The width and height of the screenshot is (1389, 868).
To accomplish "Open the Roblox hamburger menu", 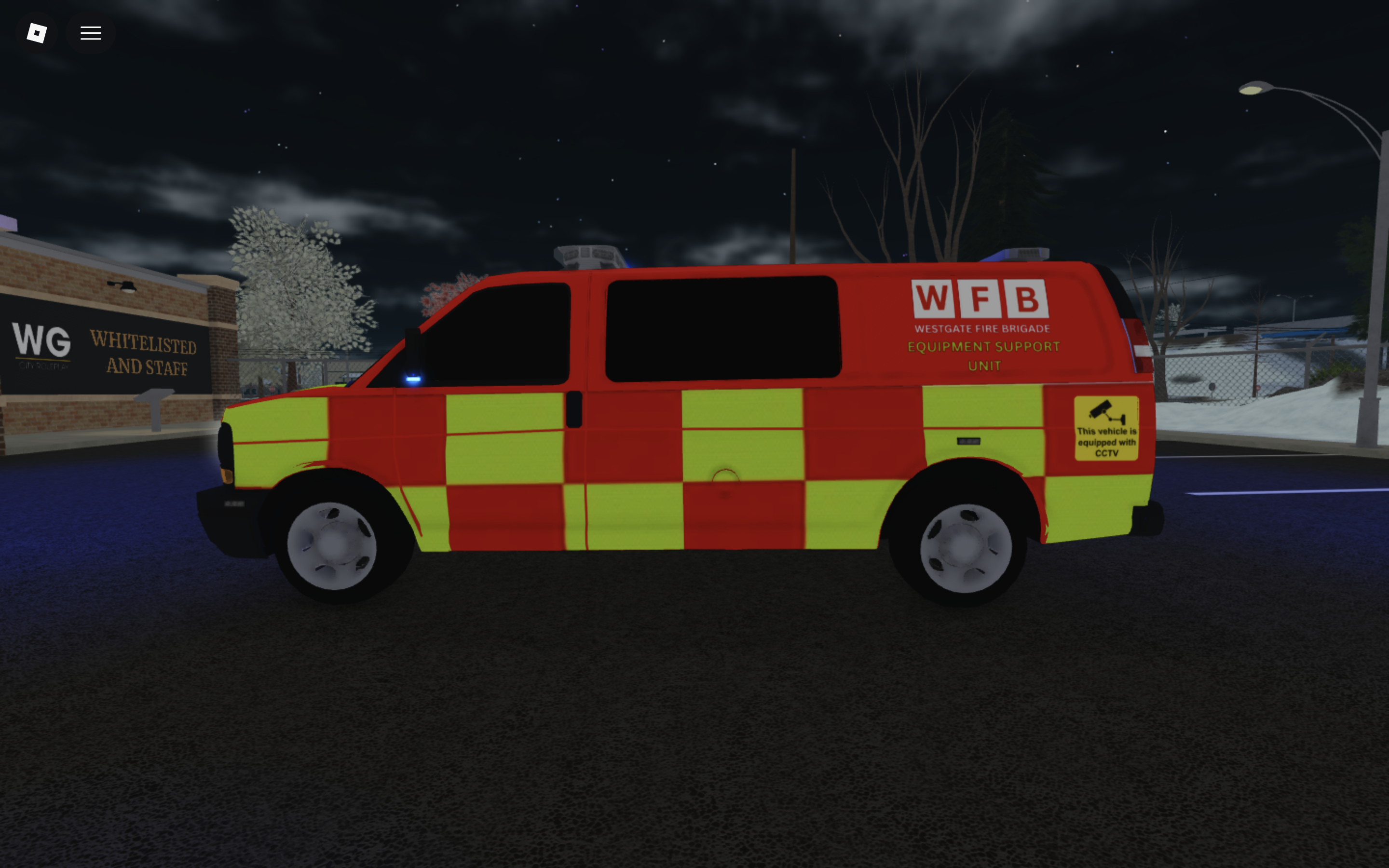I will [x=90, y=33].
